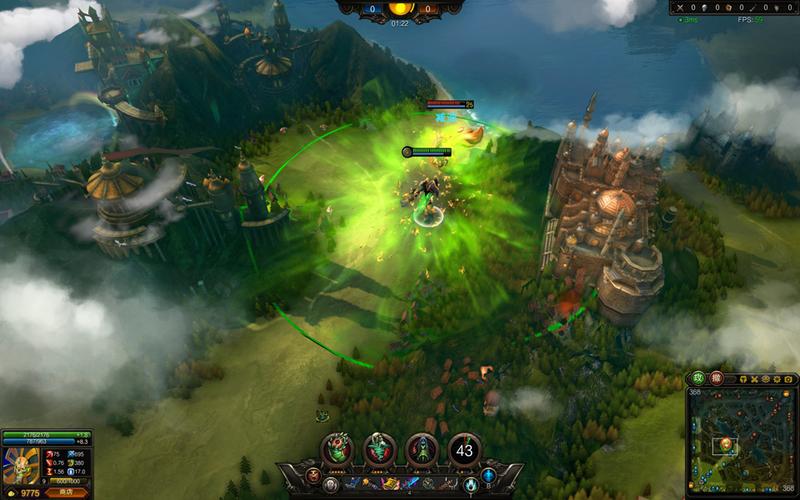The height and width of the screenshot is (500, 800).
Task: Open the shop with the orange button
Action: click(66, 492)
